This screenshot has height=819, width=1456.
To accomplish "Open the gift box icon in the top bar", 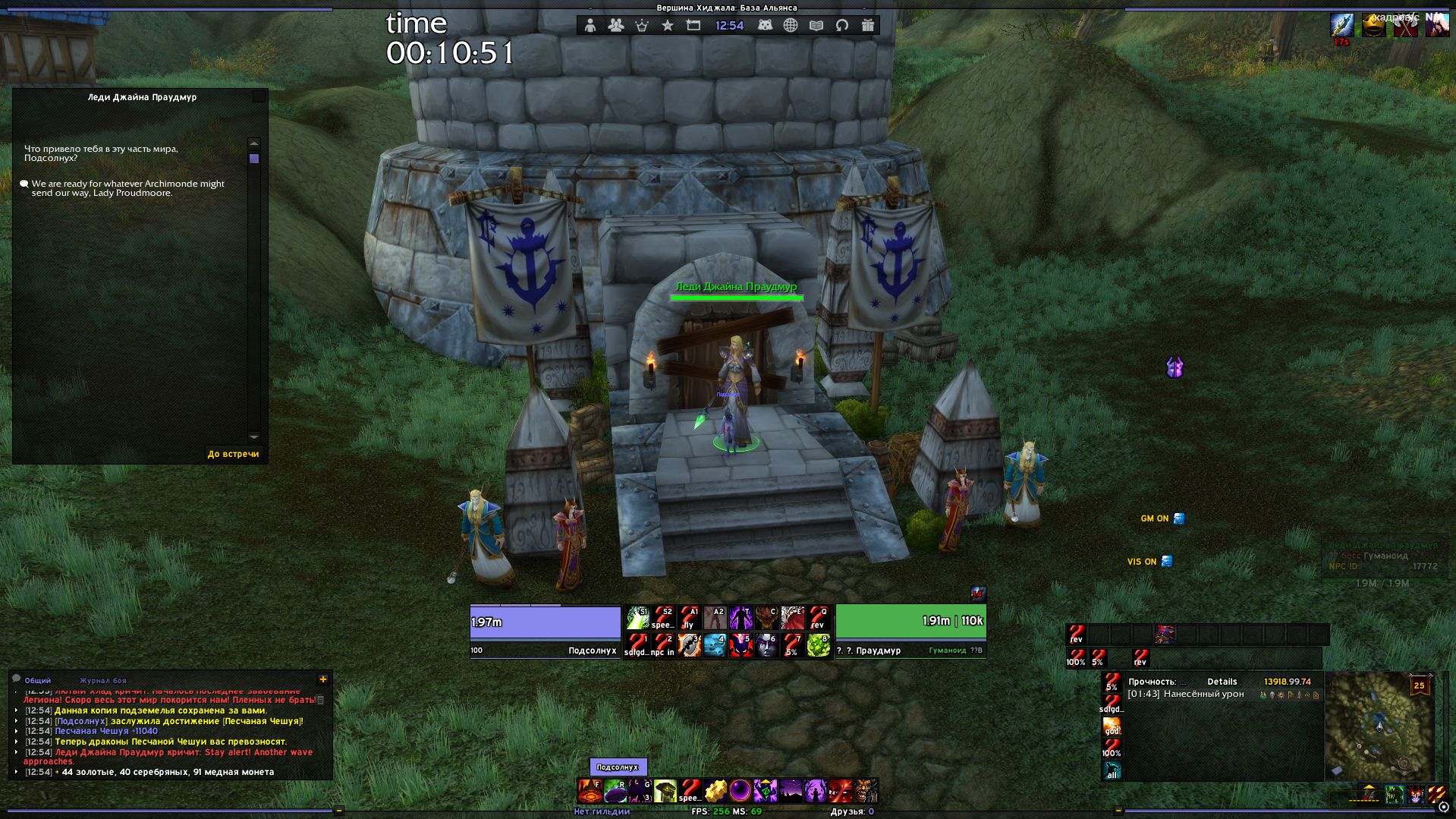I will pos(868,26).
